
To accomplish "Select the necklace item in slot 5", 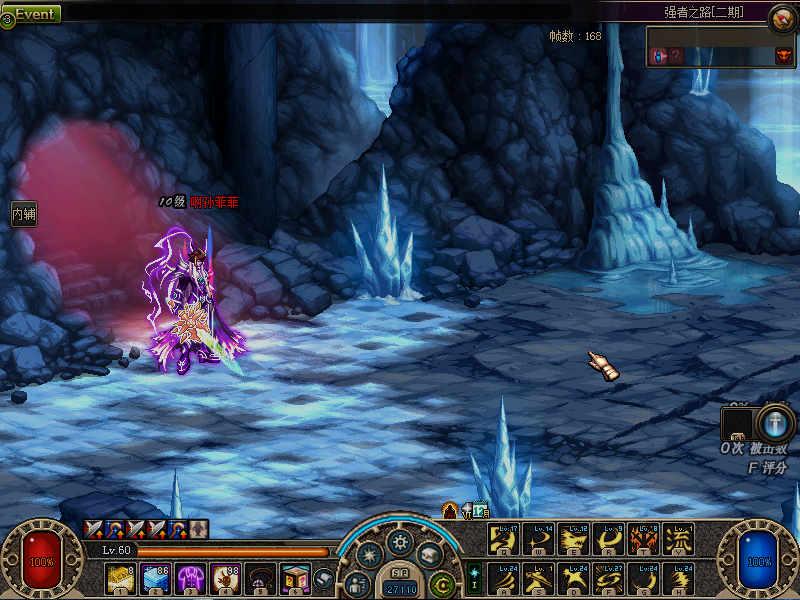I will click(x=259, y=578).
